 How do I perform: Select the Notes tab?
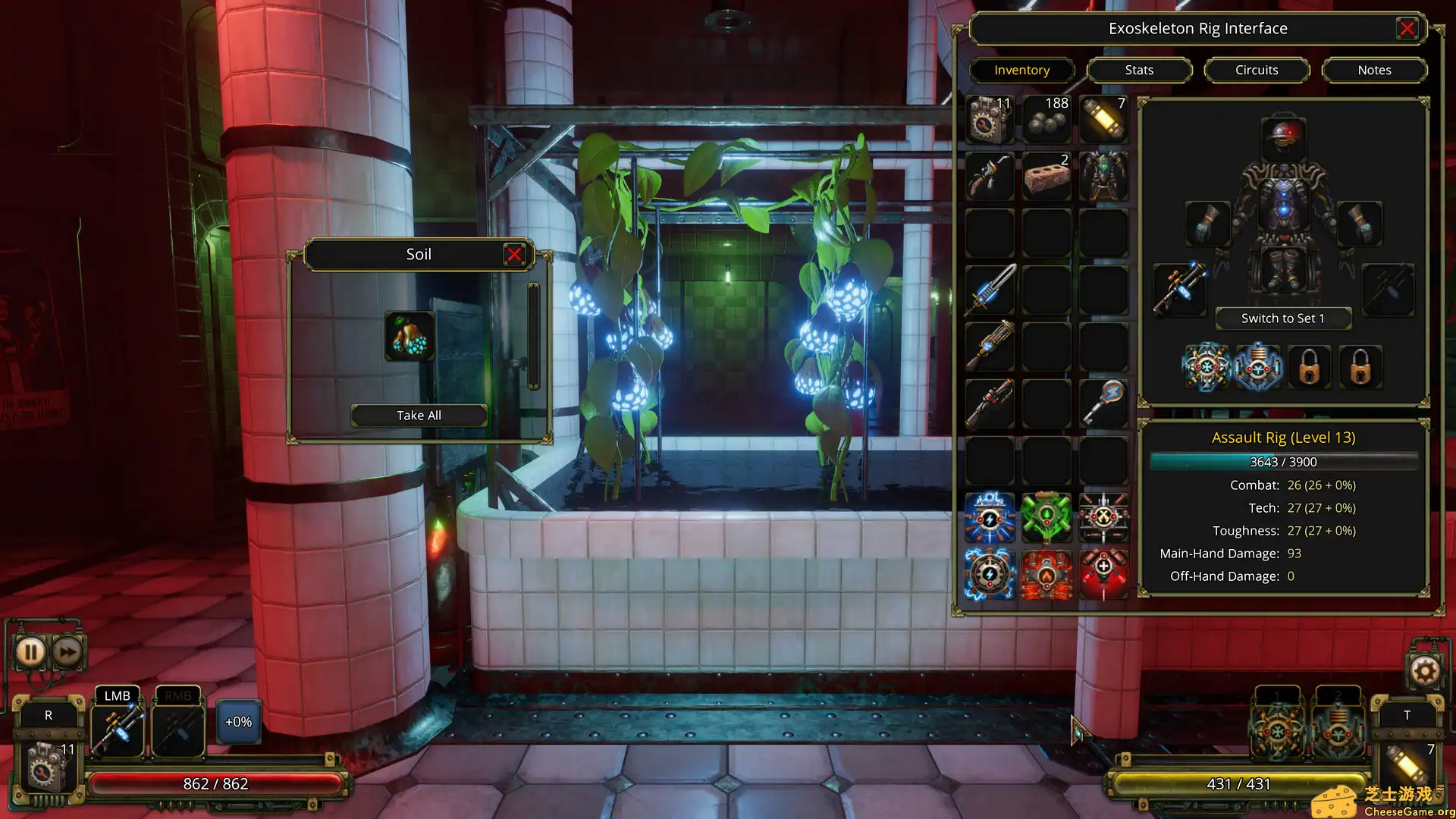coord(1375,70)
